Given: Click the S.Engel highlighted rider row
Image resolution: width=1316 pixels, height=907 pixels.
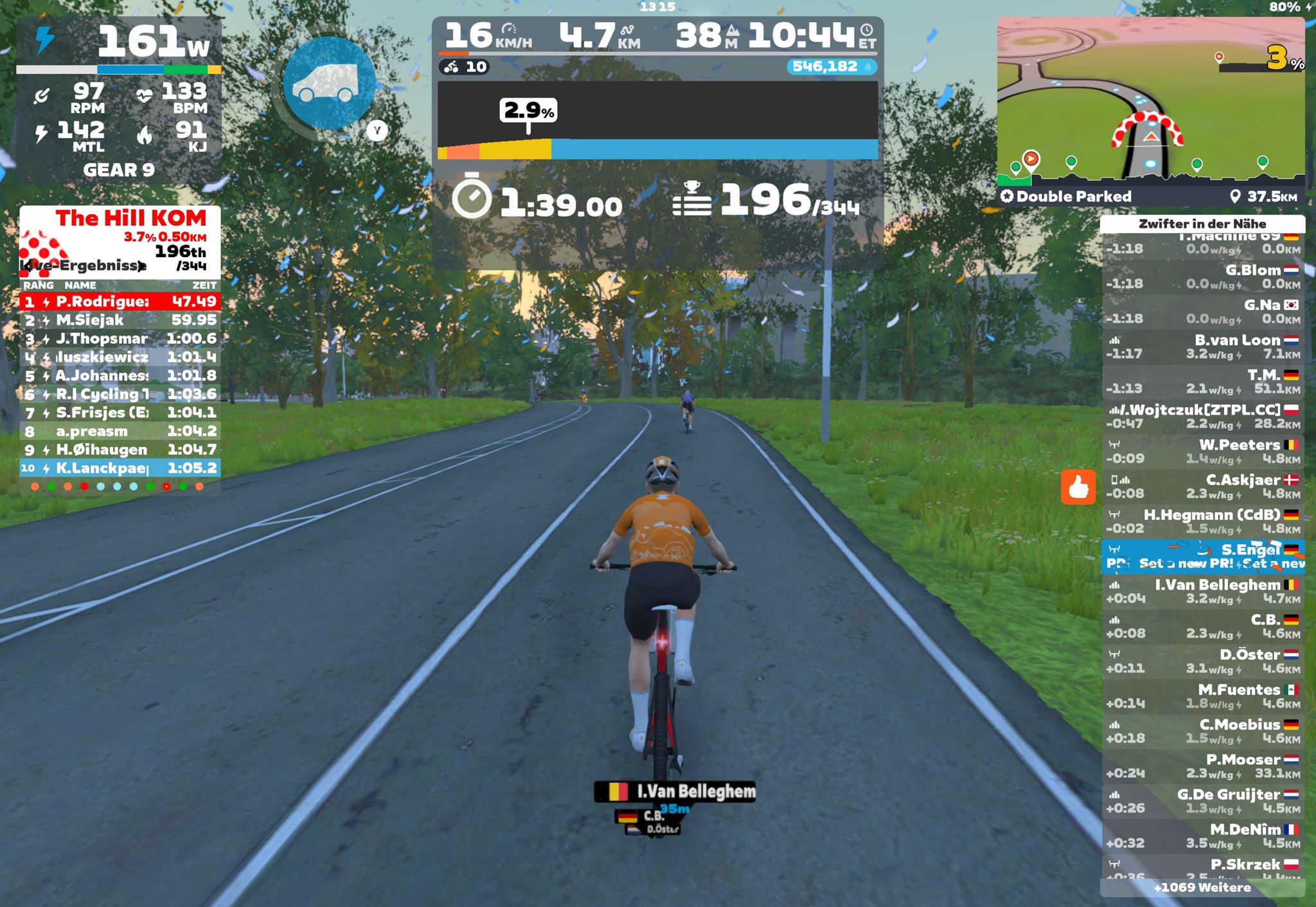Looking at the screenshot, I should (1202, 556).
